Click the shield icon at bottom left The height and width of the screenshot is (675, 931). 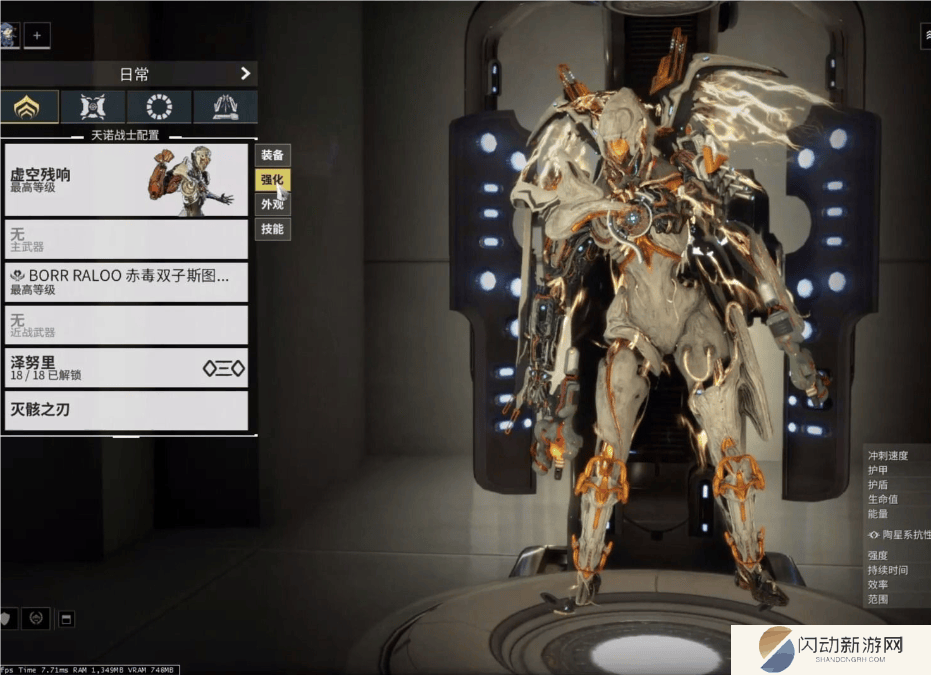(x=6, y=619)
